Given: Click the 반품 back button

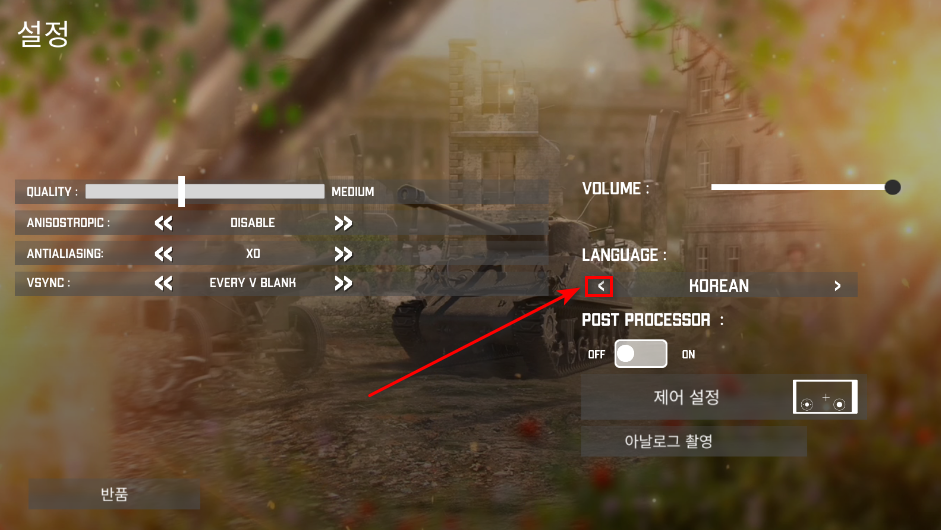Looking at the screenshot, I should 114,494.
